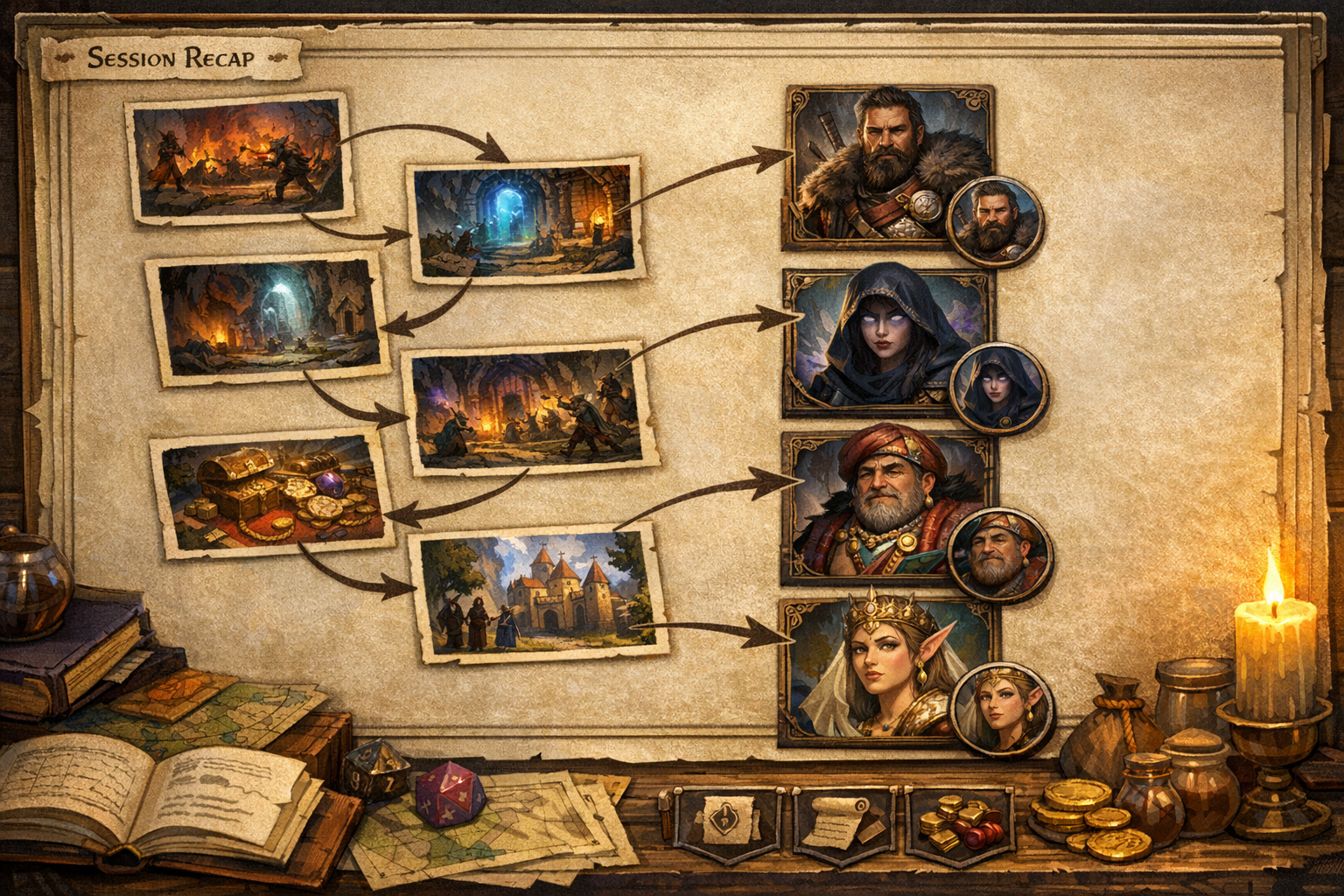Select the hooded sorceress token icon
Screen dimensions: 1344x896
point(996,385)
